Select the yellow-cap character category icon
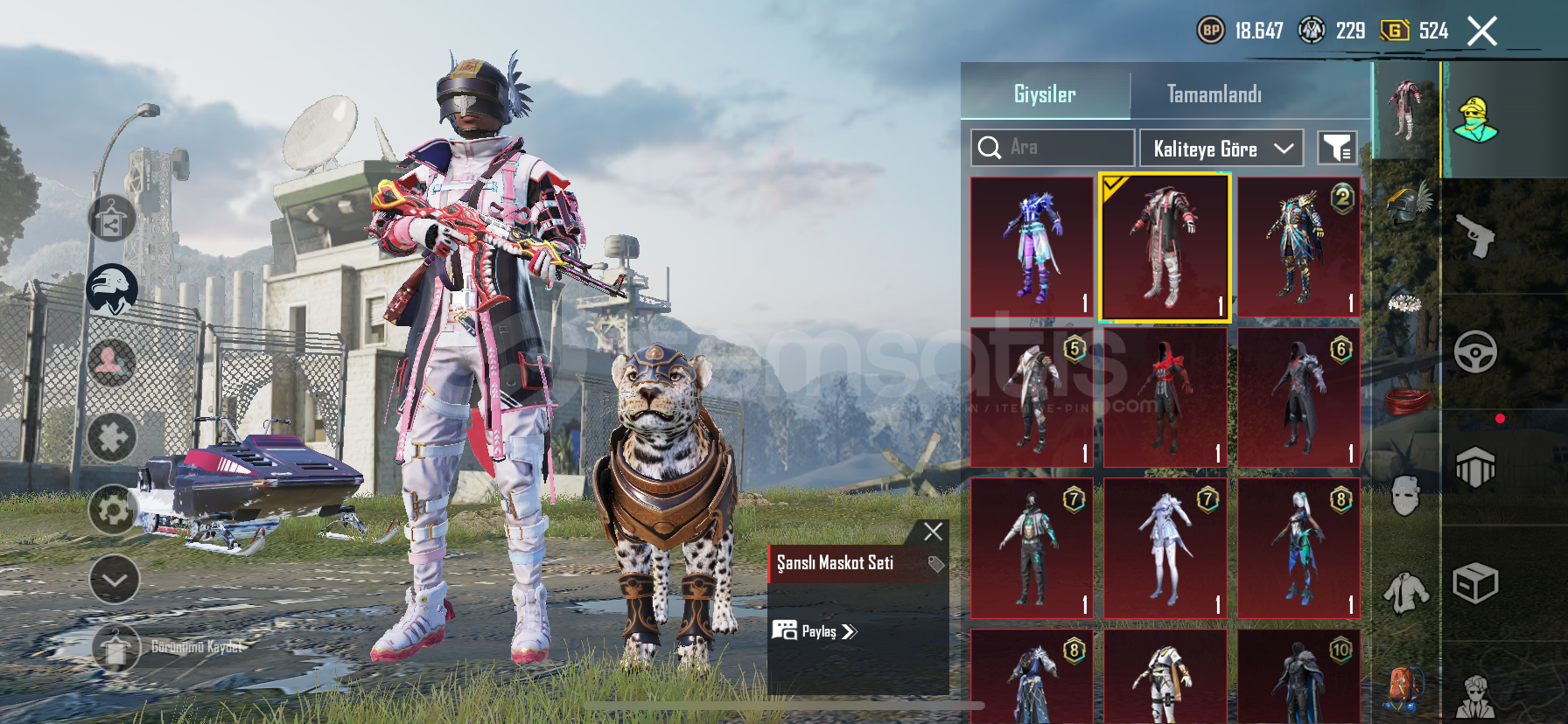The width and height of the screenshot is (1568, 724). (1475, 120)
